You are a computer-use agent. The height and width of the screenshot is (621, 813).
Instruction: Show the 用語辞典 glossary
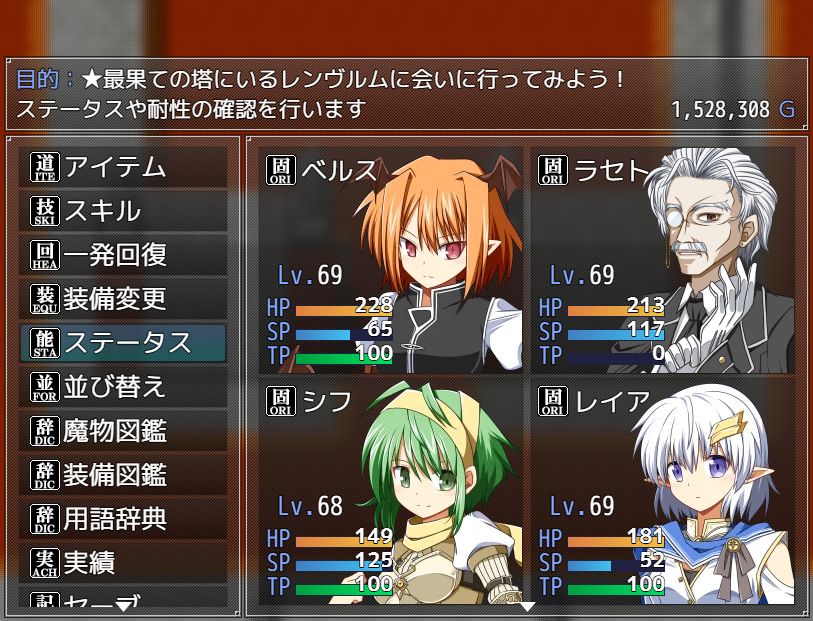[x=123, y=518]
